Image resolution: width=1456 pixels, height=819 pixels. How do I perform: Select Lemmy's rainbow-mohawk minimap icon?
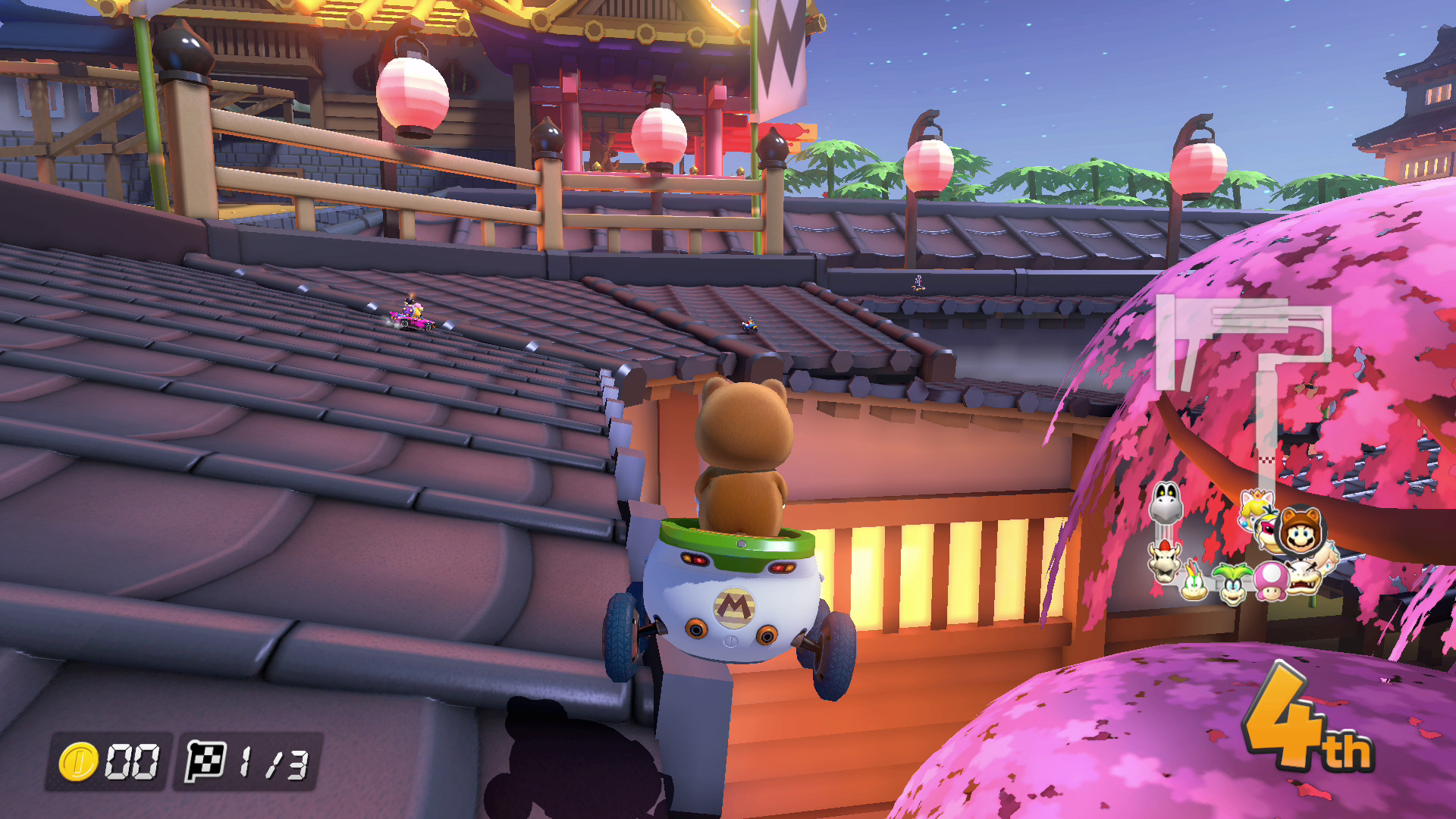tap(1194, 581)
